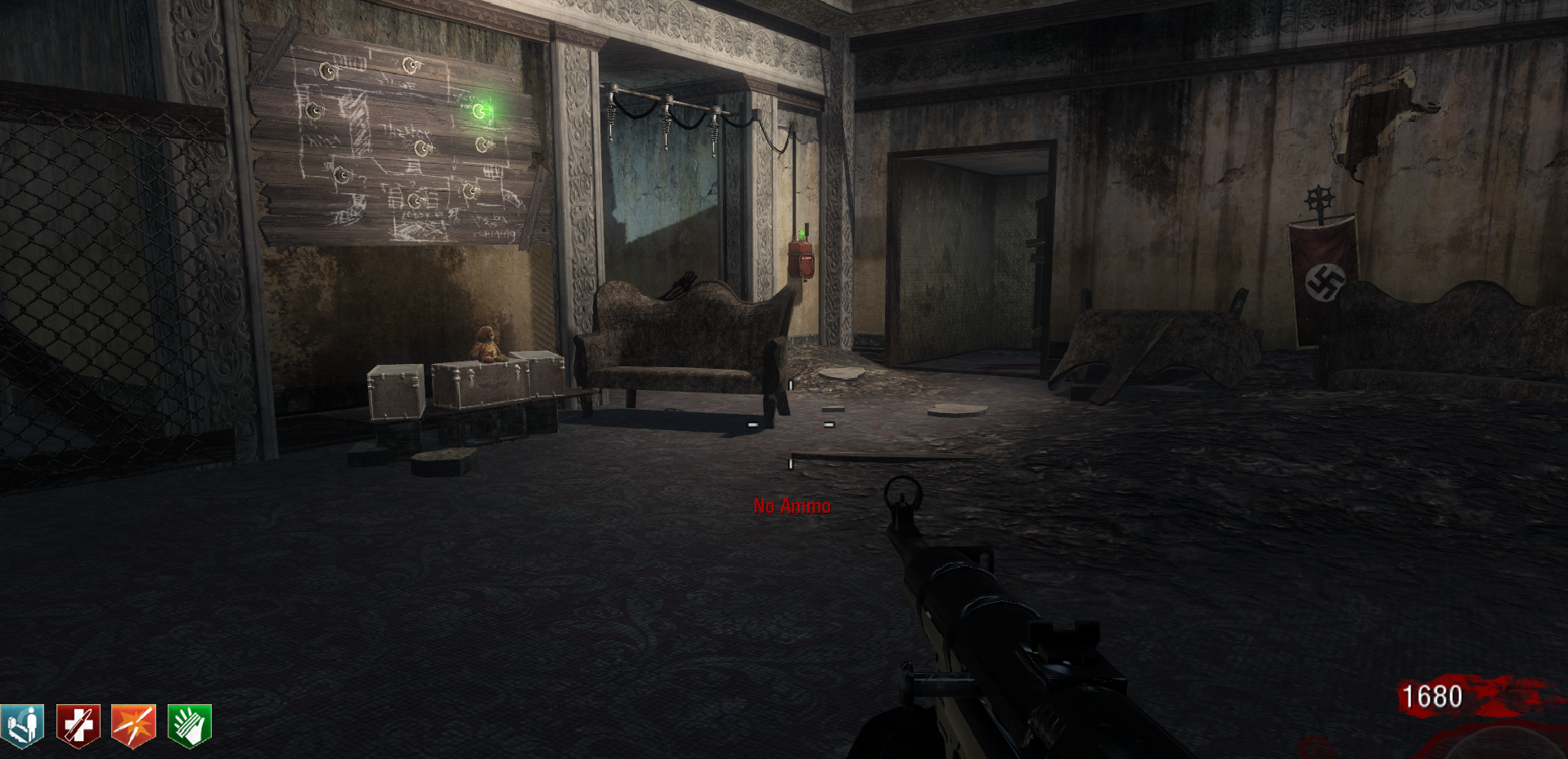
Task: Select the blue Quick Revive perk icon
Action: (22, 725)
